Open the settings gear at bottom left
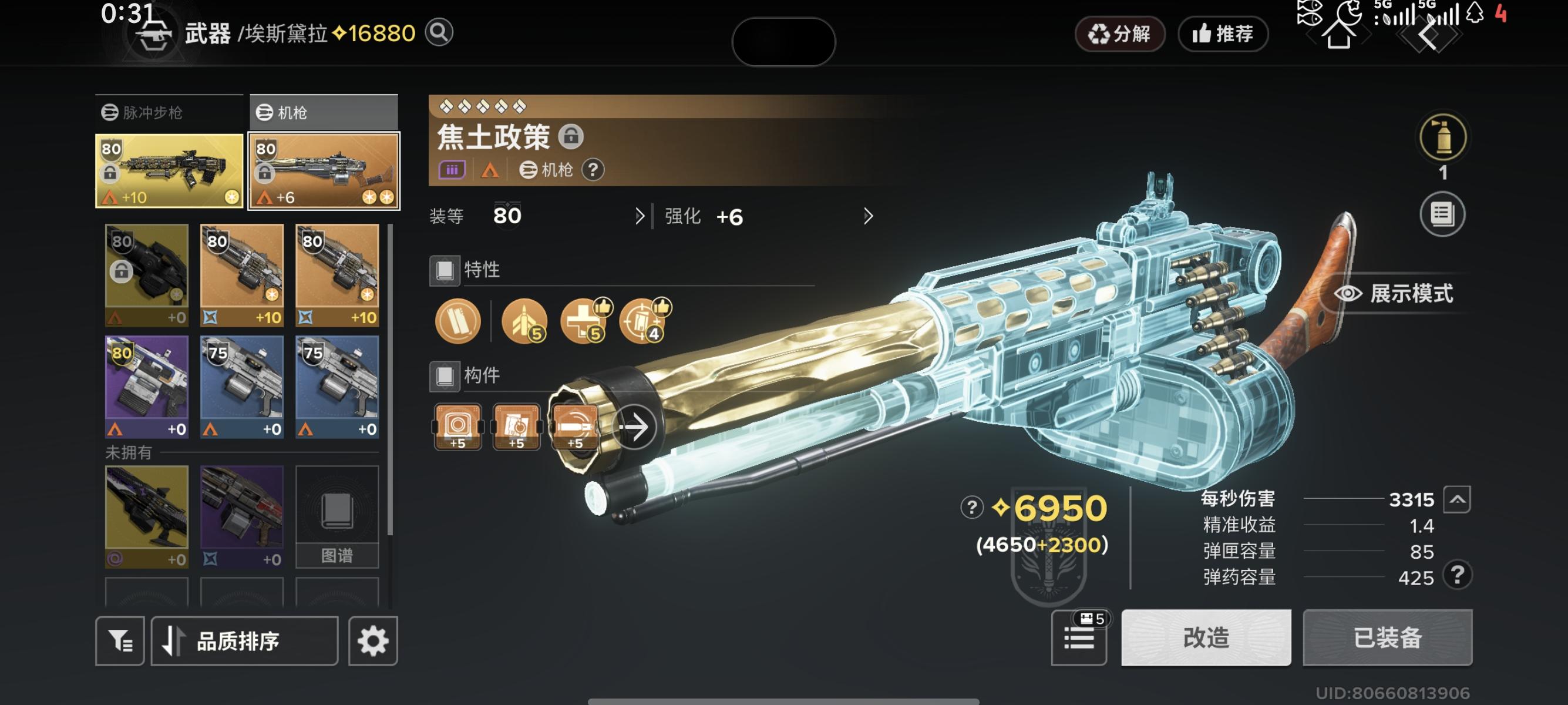Viewport: 1568px width, 705px height. (374, 640)
